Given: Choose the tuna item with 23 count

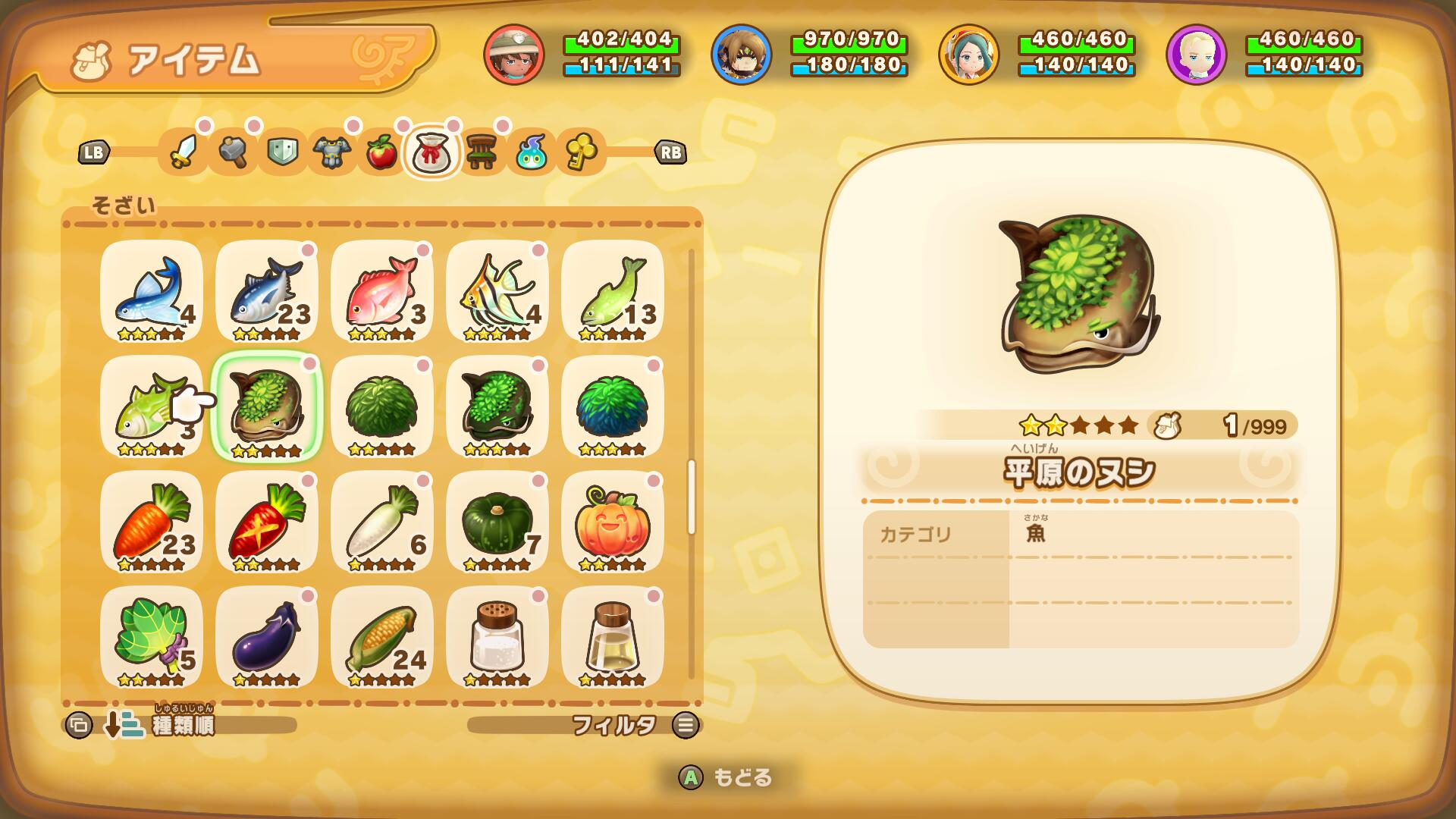Looking at the screenshot, I should pyautogui.click(x=267, y=292).
